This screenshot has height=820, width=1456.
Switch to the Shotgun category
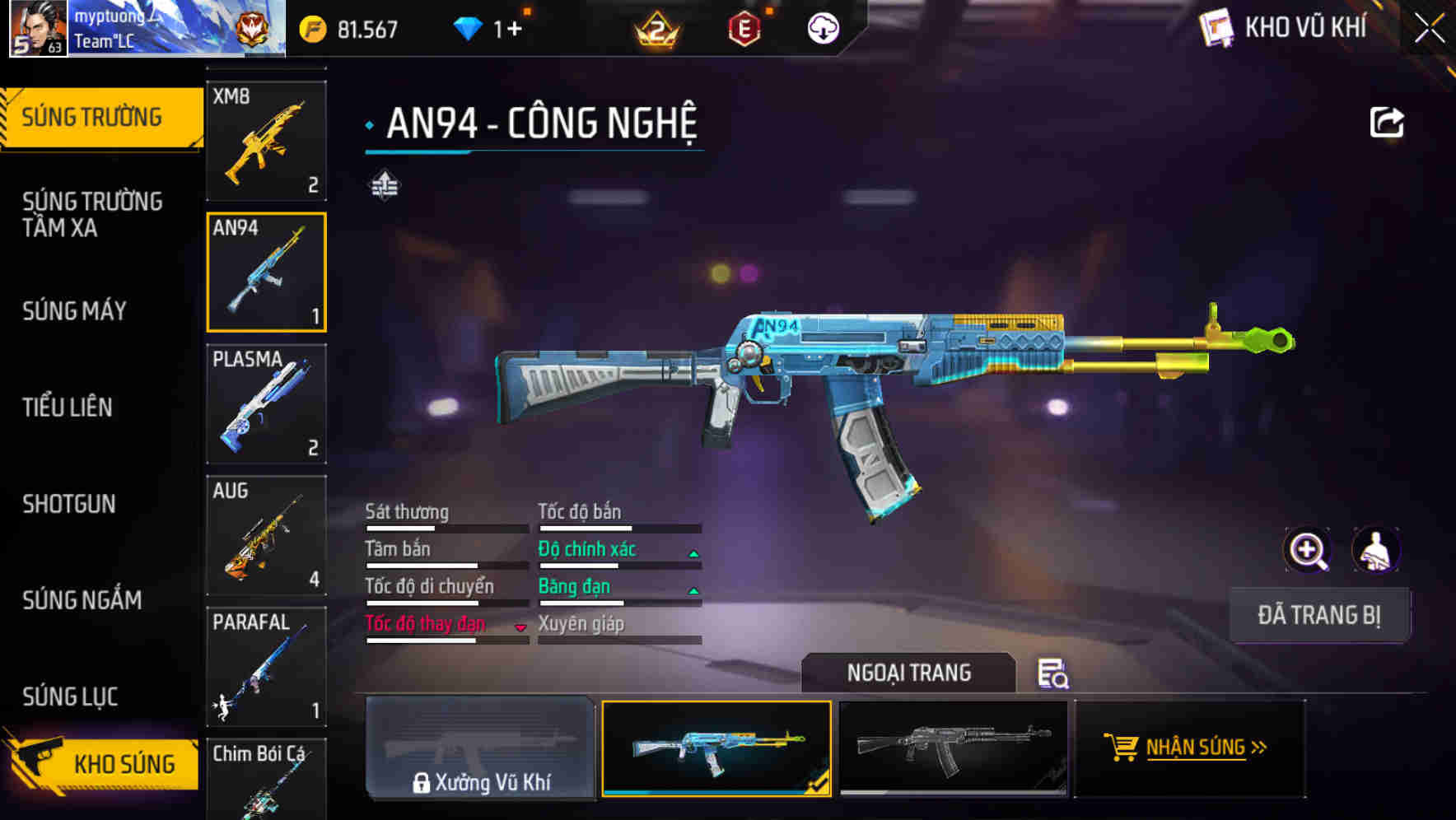click(69, 504)
